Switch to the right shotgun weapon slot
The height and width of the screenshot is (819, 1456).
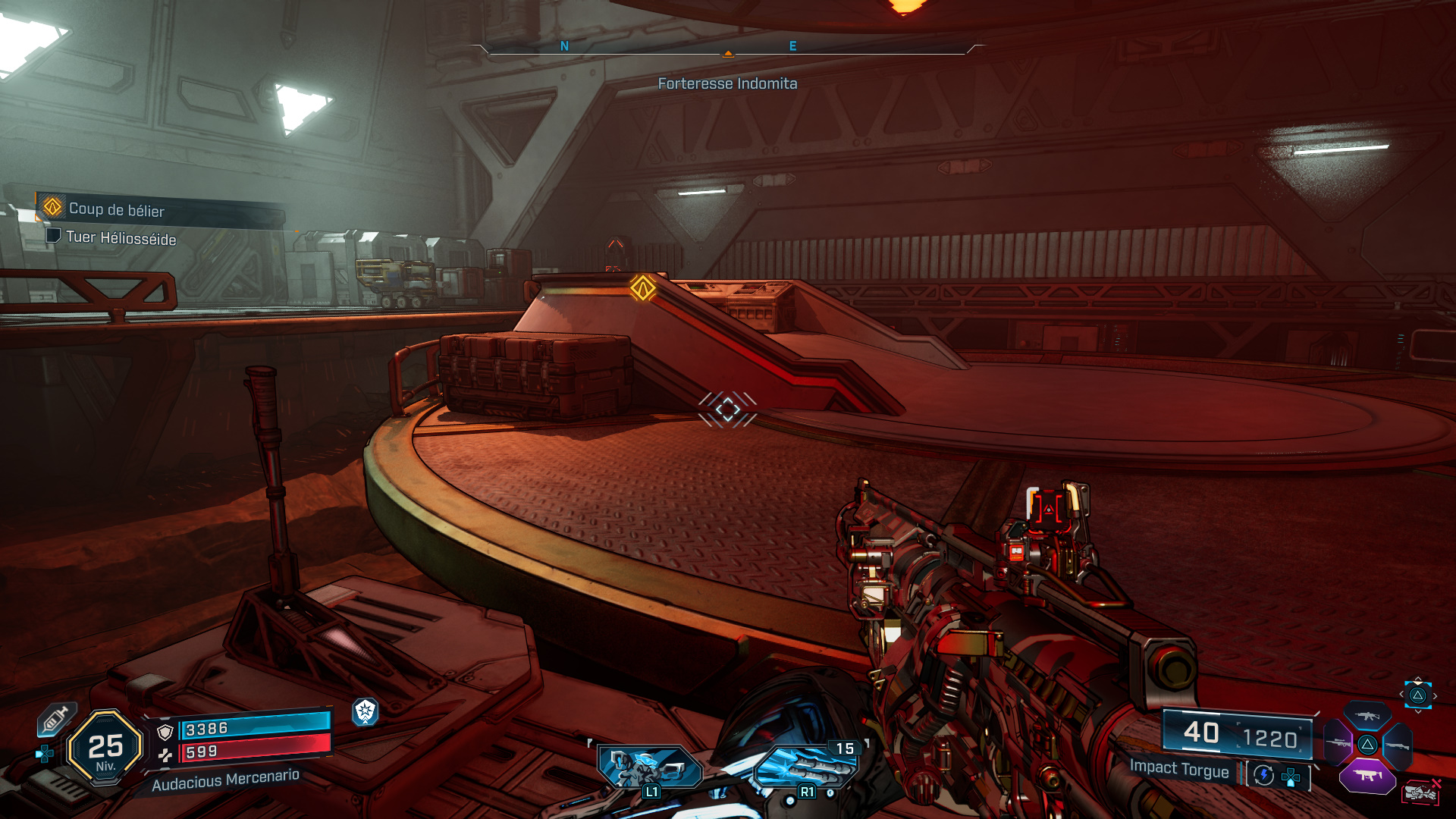click(x=1397, y=746)
